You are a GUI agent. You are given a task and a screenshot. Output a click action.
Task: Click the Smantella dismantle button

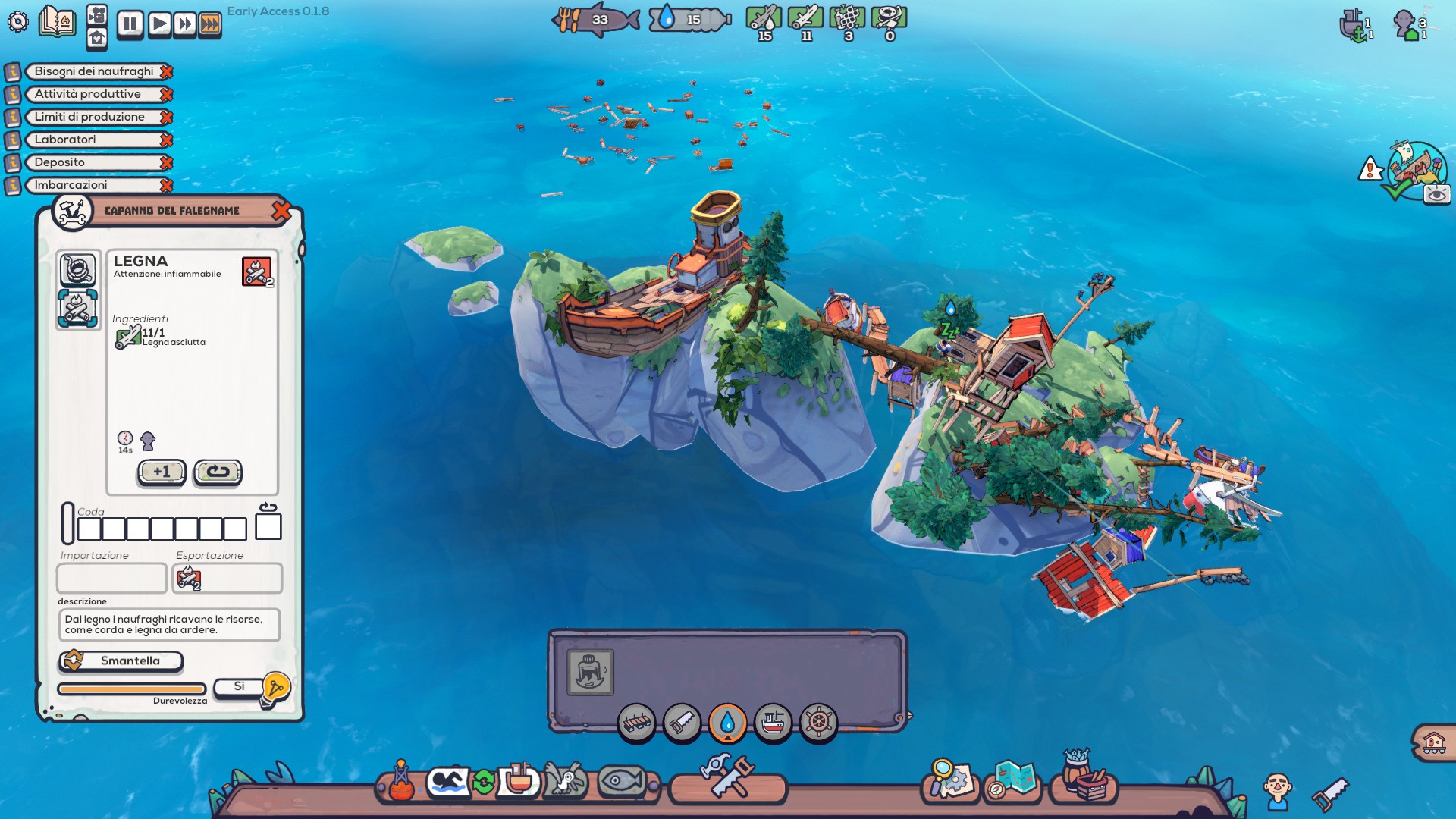121,661
